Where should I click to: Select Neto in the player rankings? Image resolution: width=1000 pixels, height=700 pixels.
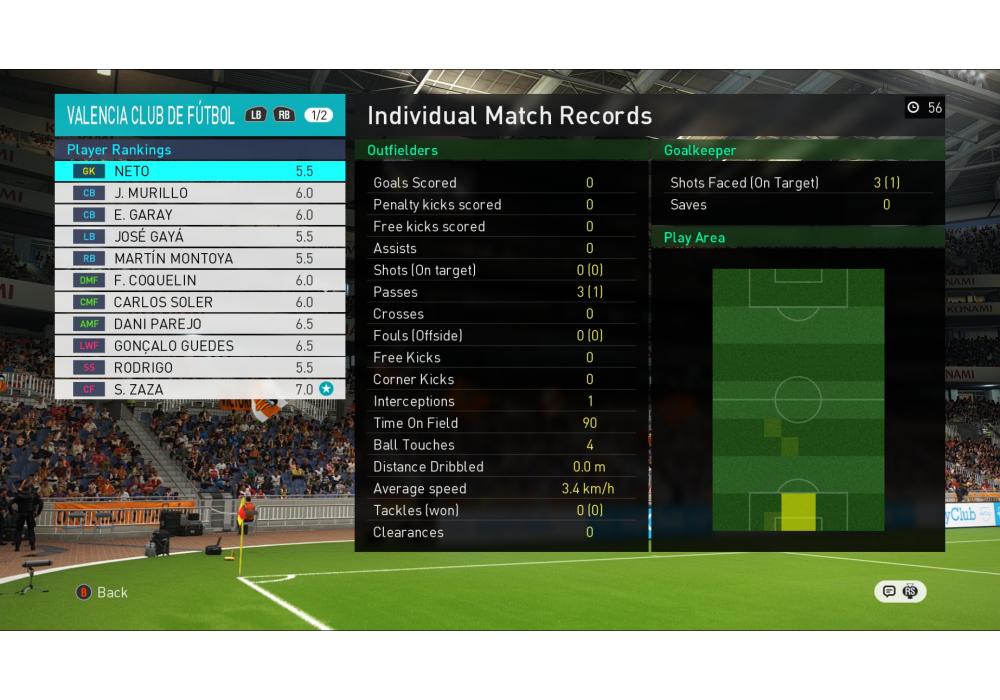click(x=200, y=171)
